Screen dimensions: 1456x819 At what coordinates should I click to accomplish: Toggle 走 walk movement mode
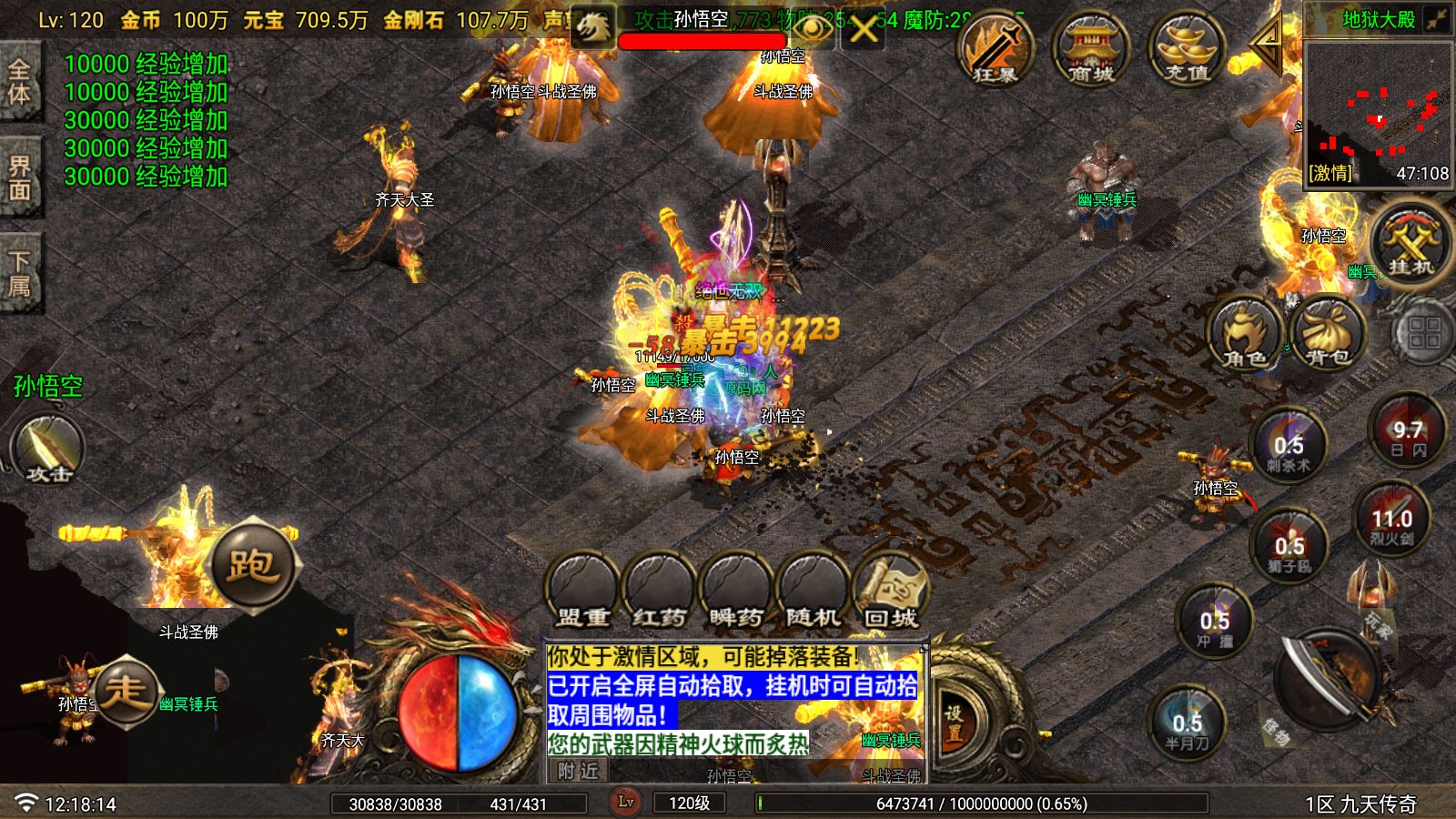point(129,690)
